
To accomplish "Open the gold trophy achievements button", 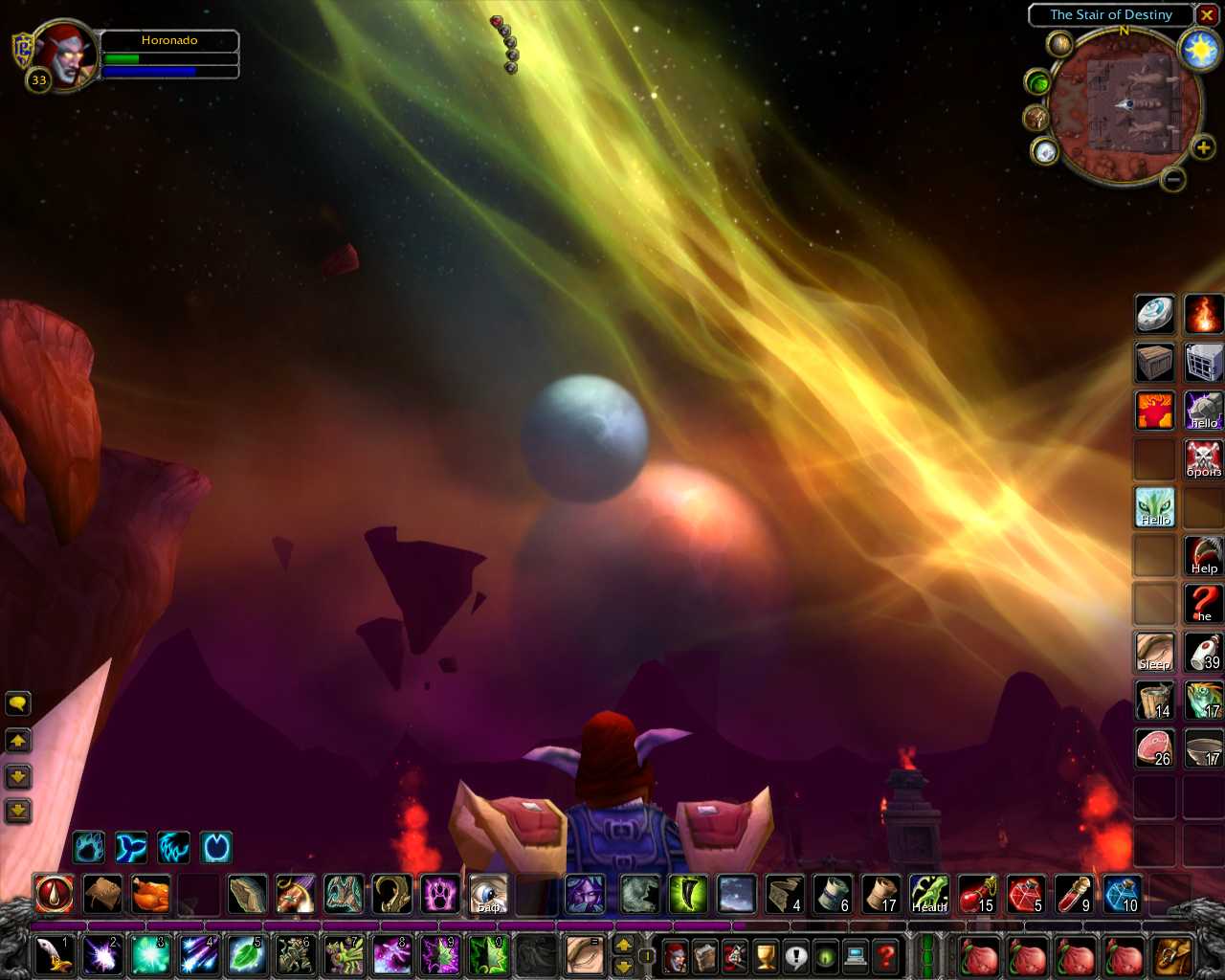I will point(766,956).
